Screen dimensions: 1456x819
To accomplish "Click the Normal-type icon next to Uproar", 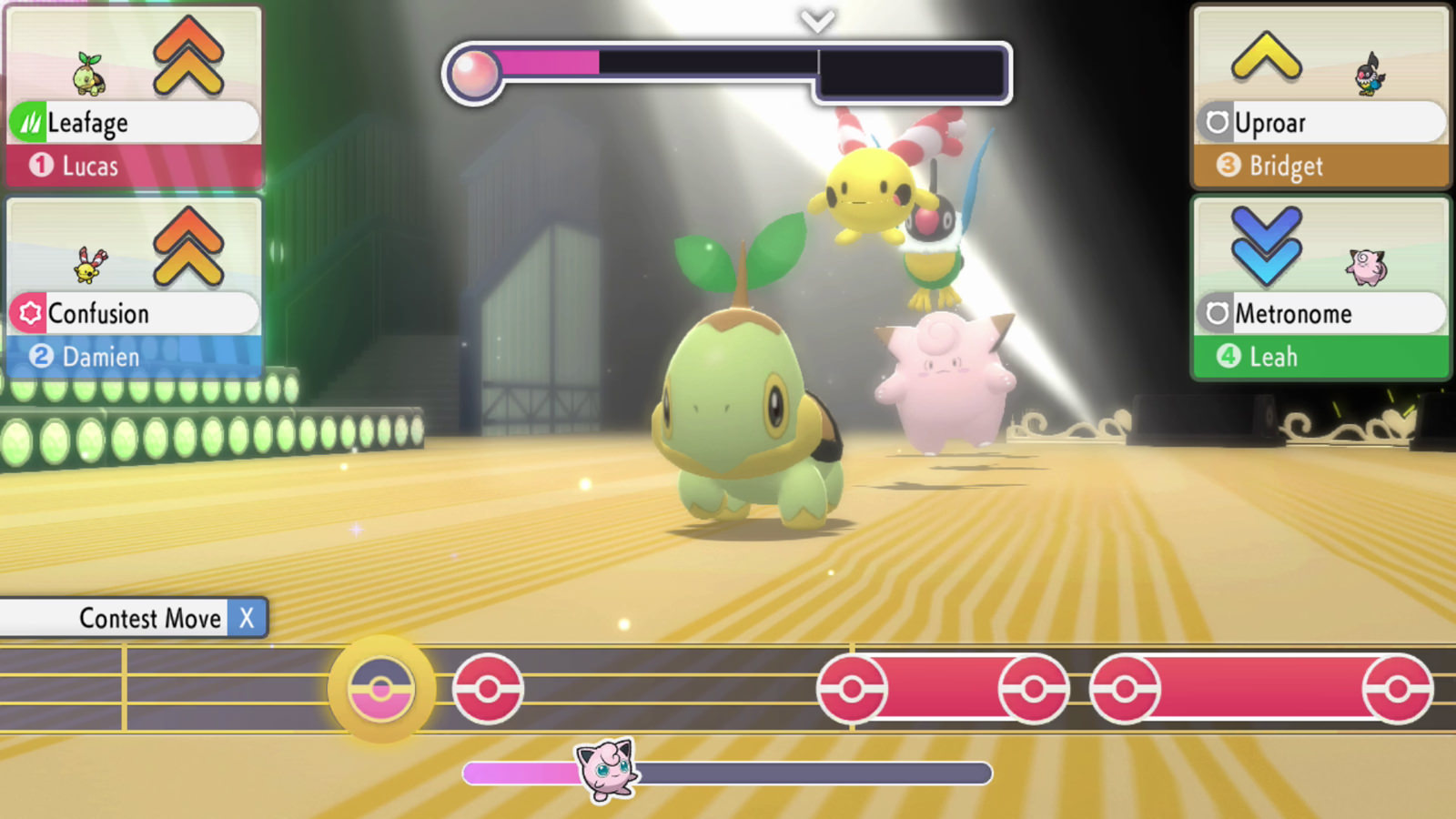I will tap(1219, 122).
